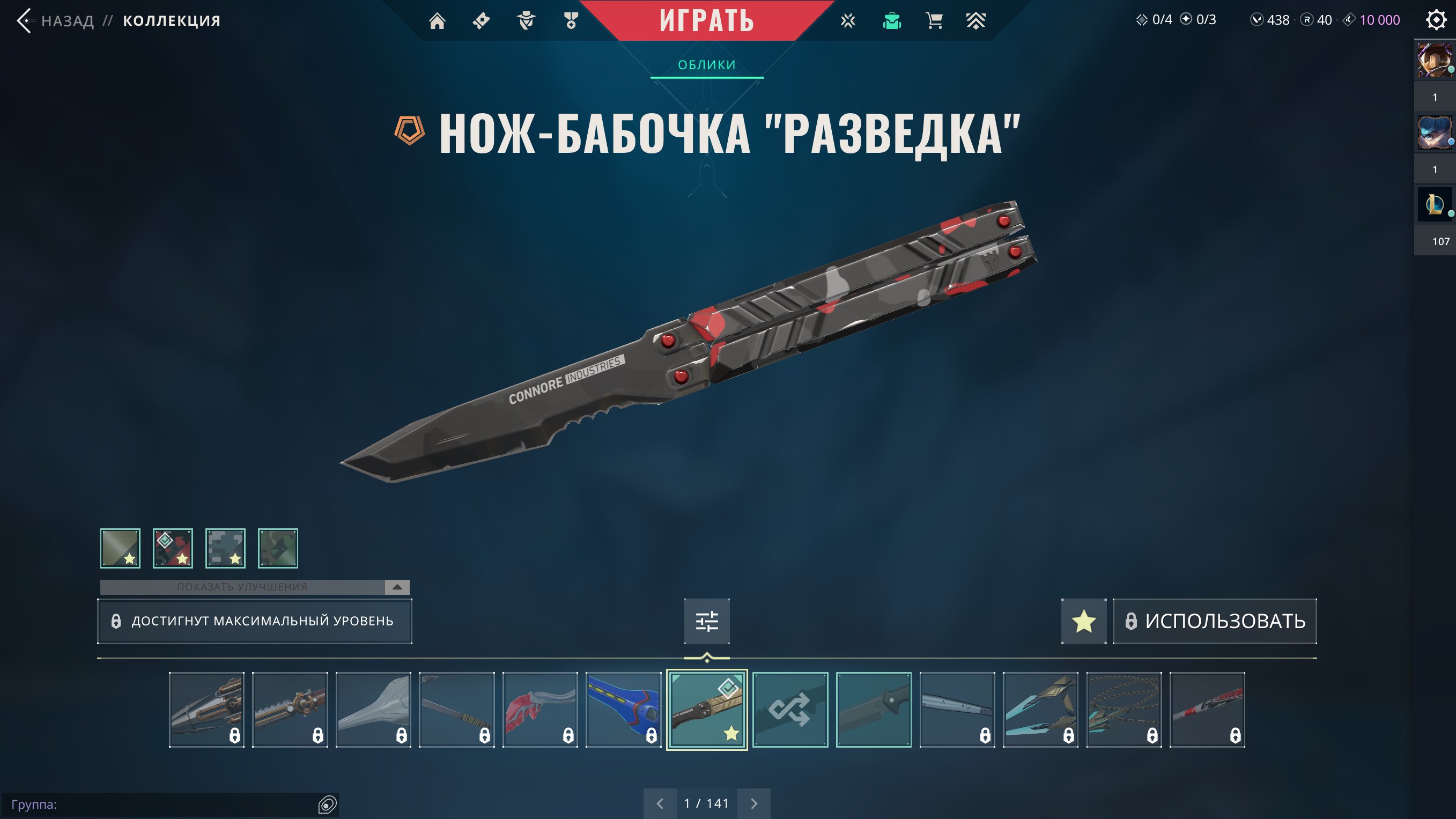1456x819 pixels.
Task: Select the random shuffle skin tile
Action: [790, 710]
